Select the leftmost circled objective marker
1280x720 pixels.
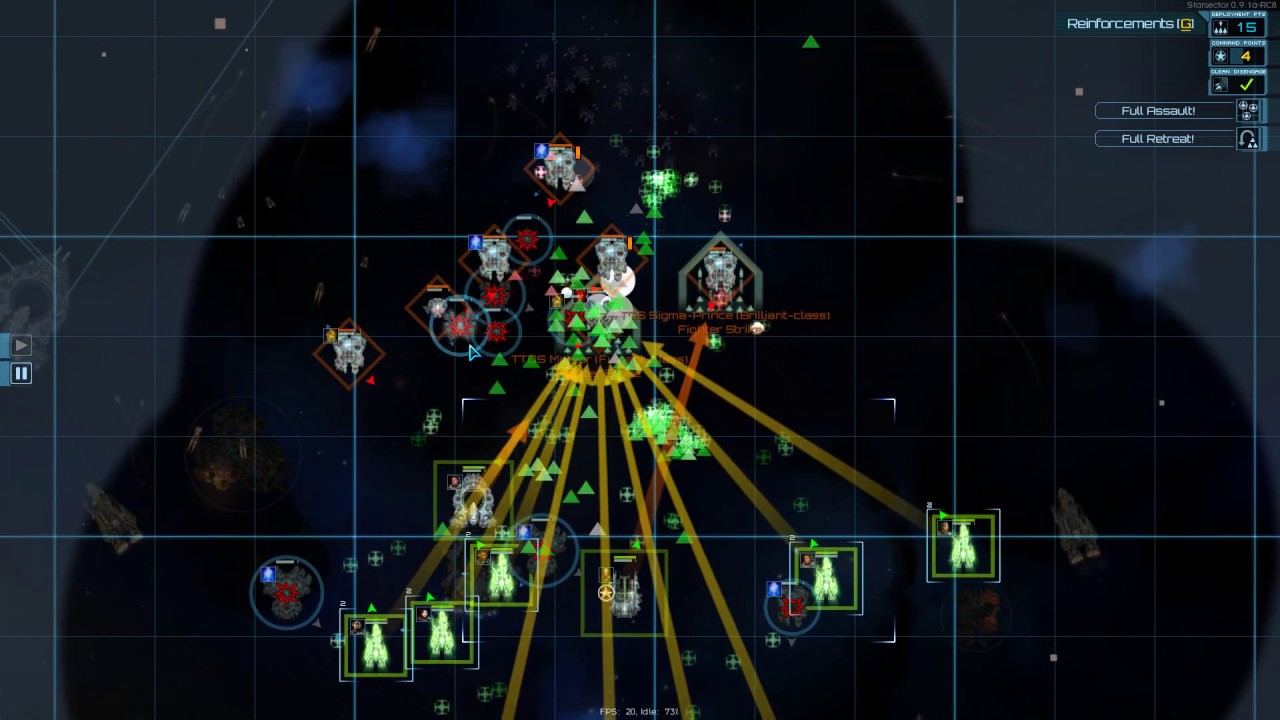(287, 592)
